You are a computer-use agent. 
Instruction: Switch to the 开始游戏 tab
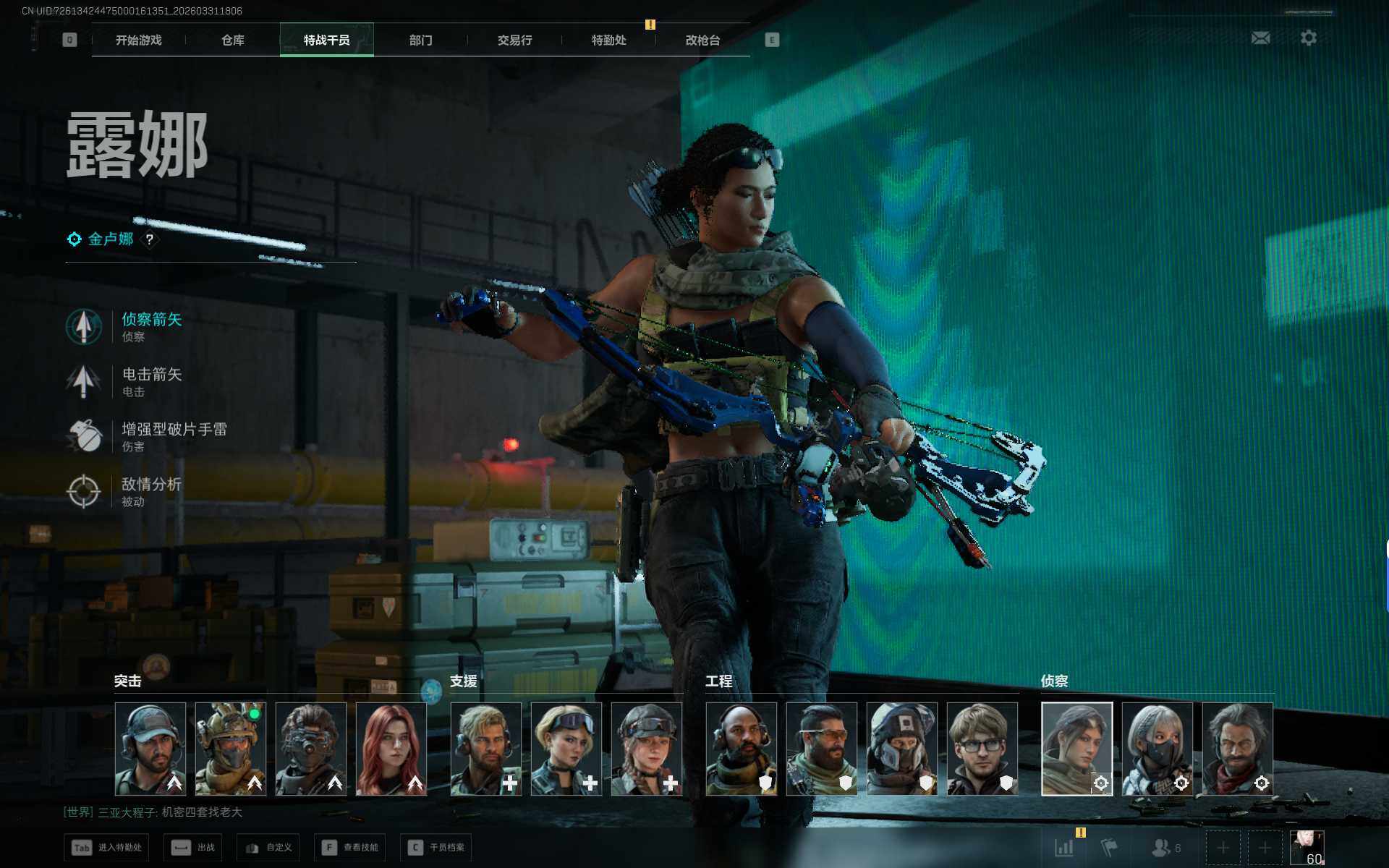click(138, 41)
